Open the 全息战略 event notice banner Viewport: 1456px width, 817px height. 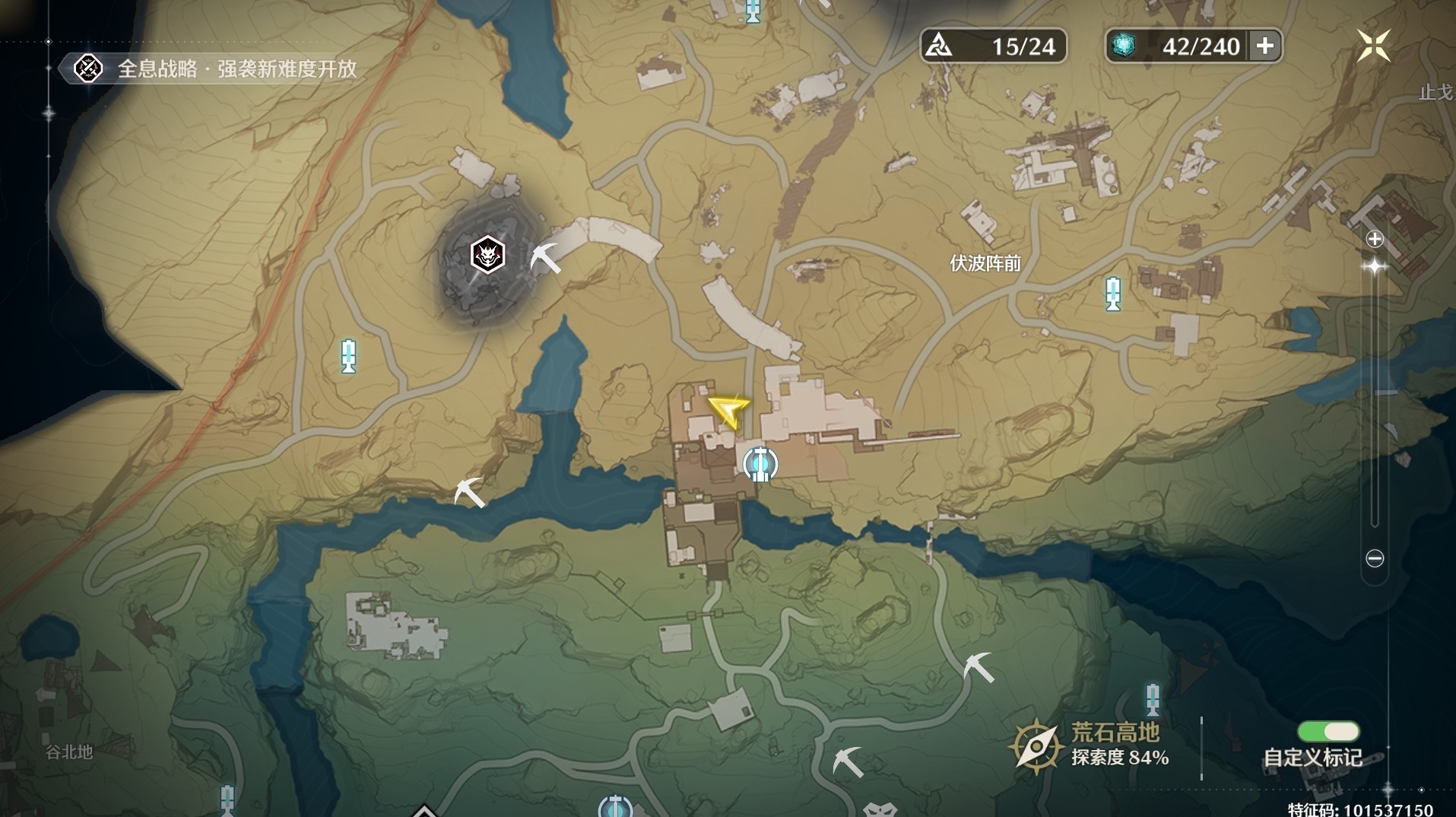coord(216,69)
